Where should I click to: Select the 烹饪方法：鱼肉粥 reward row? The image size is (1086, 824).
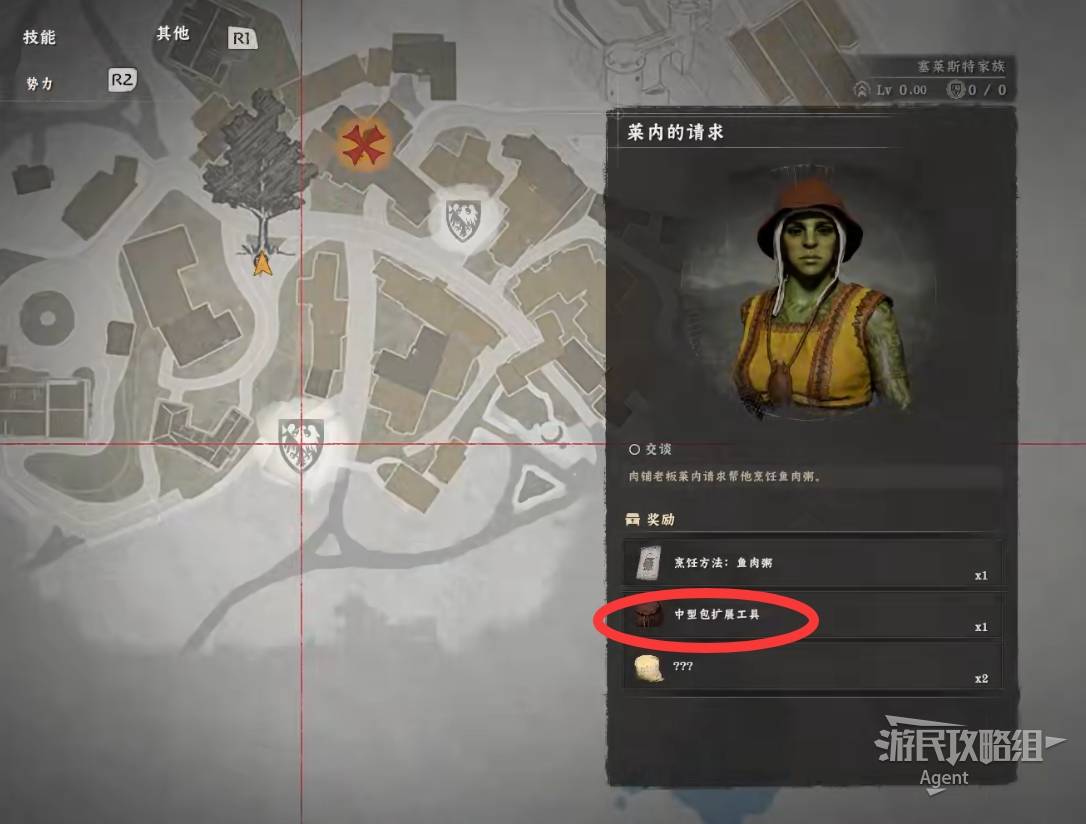pos(811,564)
